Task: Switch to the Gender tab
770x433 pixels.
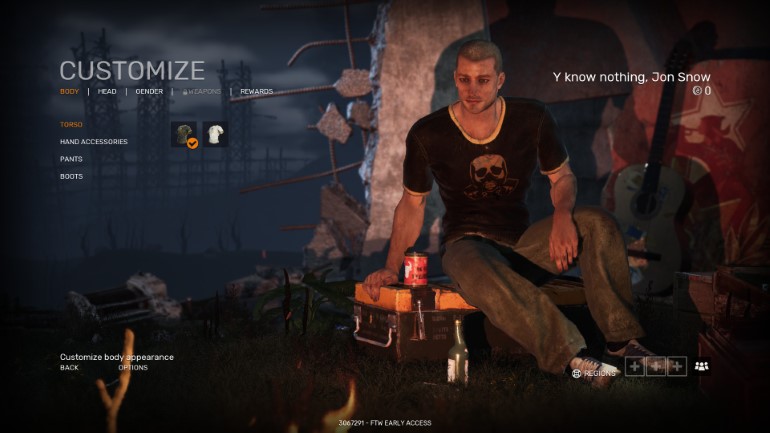Action: [149, 92]
